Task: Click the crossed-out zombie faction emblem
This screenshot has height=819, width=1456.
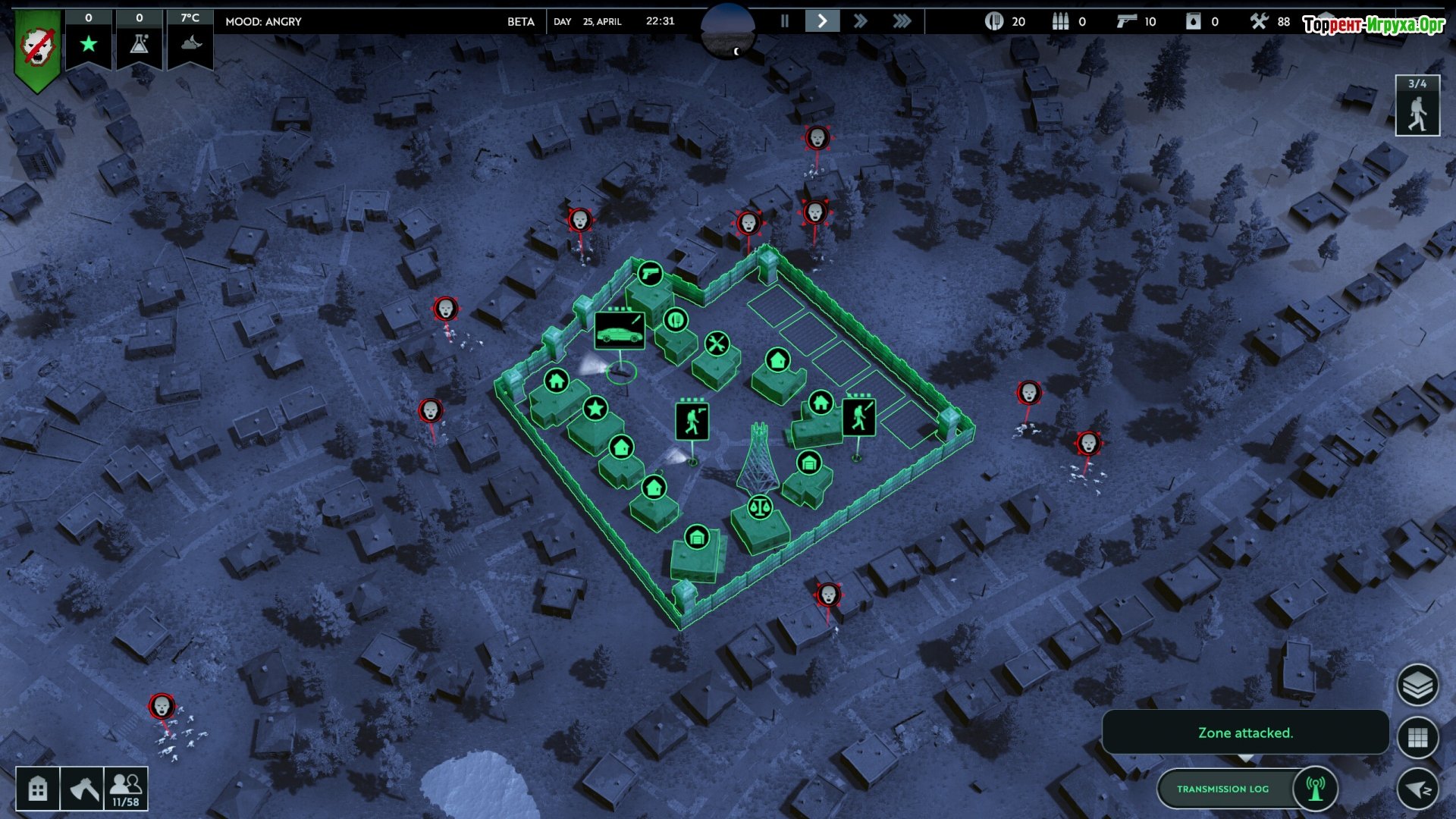Action: (37, 49)
